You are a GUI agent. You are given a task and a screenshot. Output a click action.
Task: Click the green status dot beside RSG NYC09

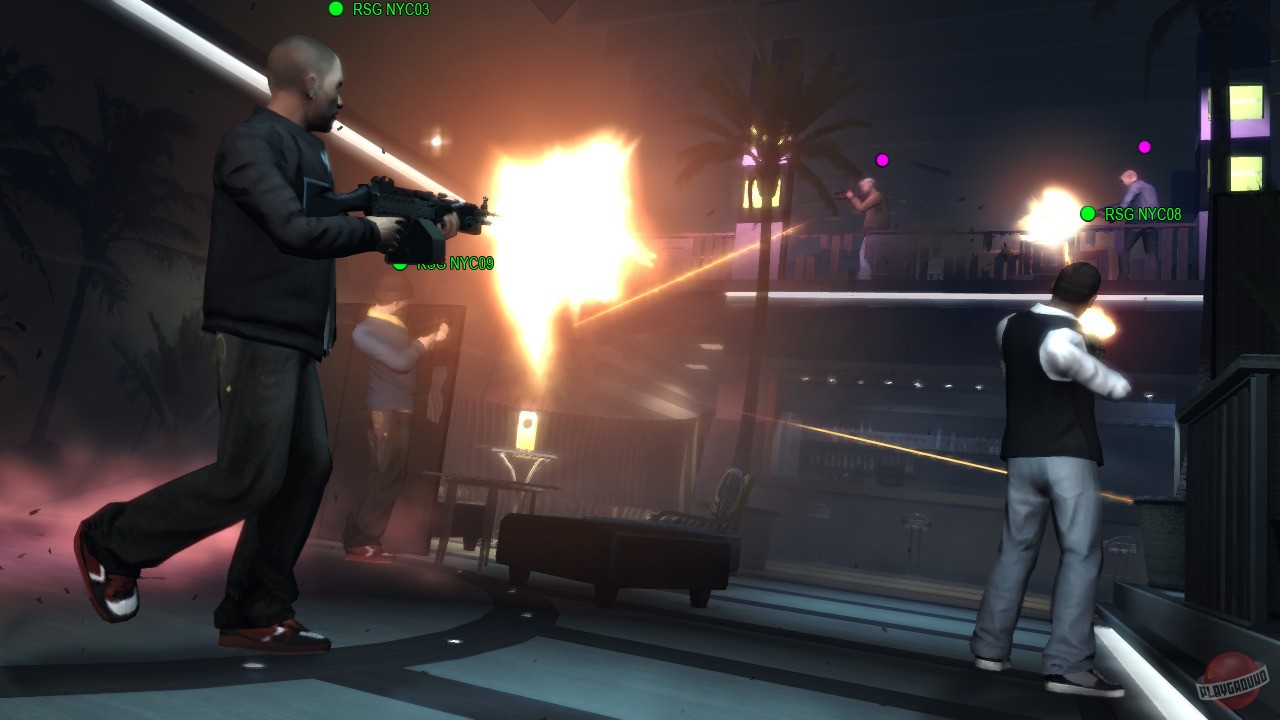[400, 265]
